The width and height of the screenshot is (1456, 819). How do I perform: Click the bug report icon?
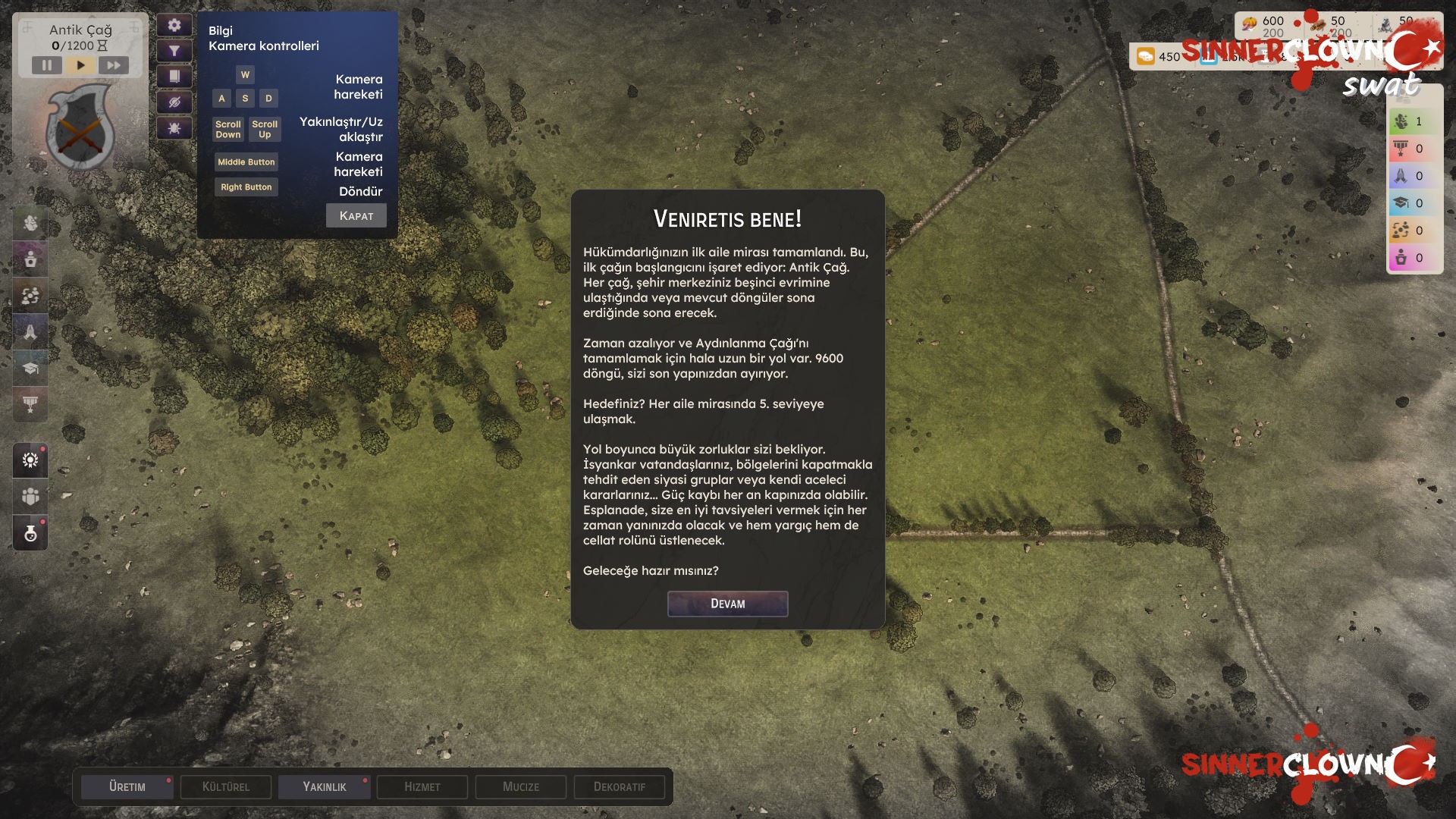(174, 128)
